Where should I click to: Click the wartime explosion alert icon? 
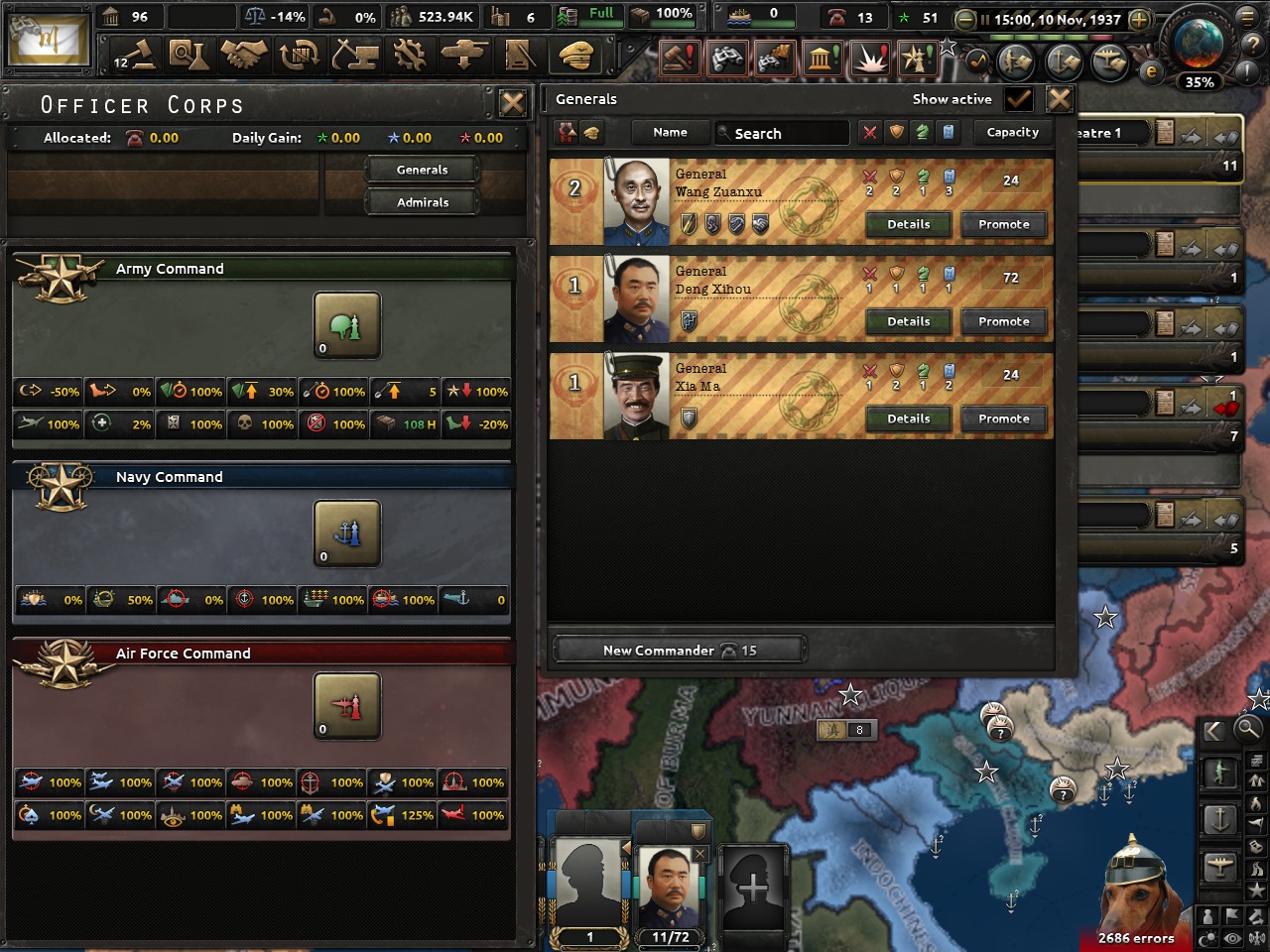[x=868, y=59]
